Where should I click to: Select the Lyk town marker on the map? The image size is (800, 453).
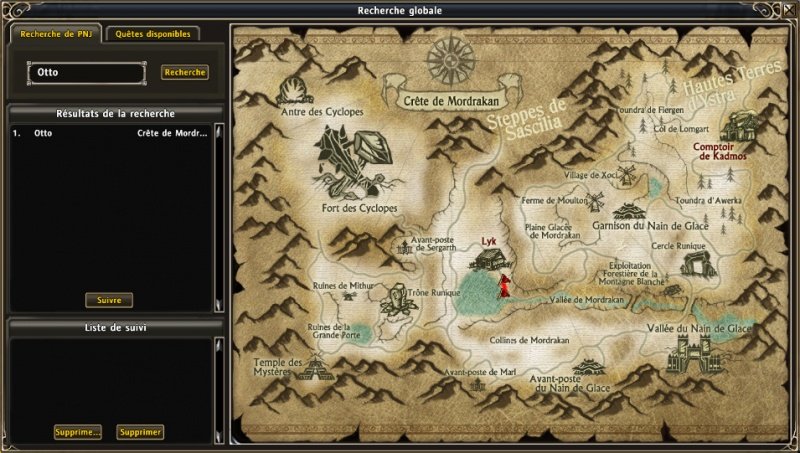click(x=489, y=258)
